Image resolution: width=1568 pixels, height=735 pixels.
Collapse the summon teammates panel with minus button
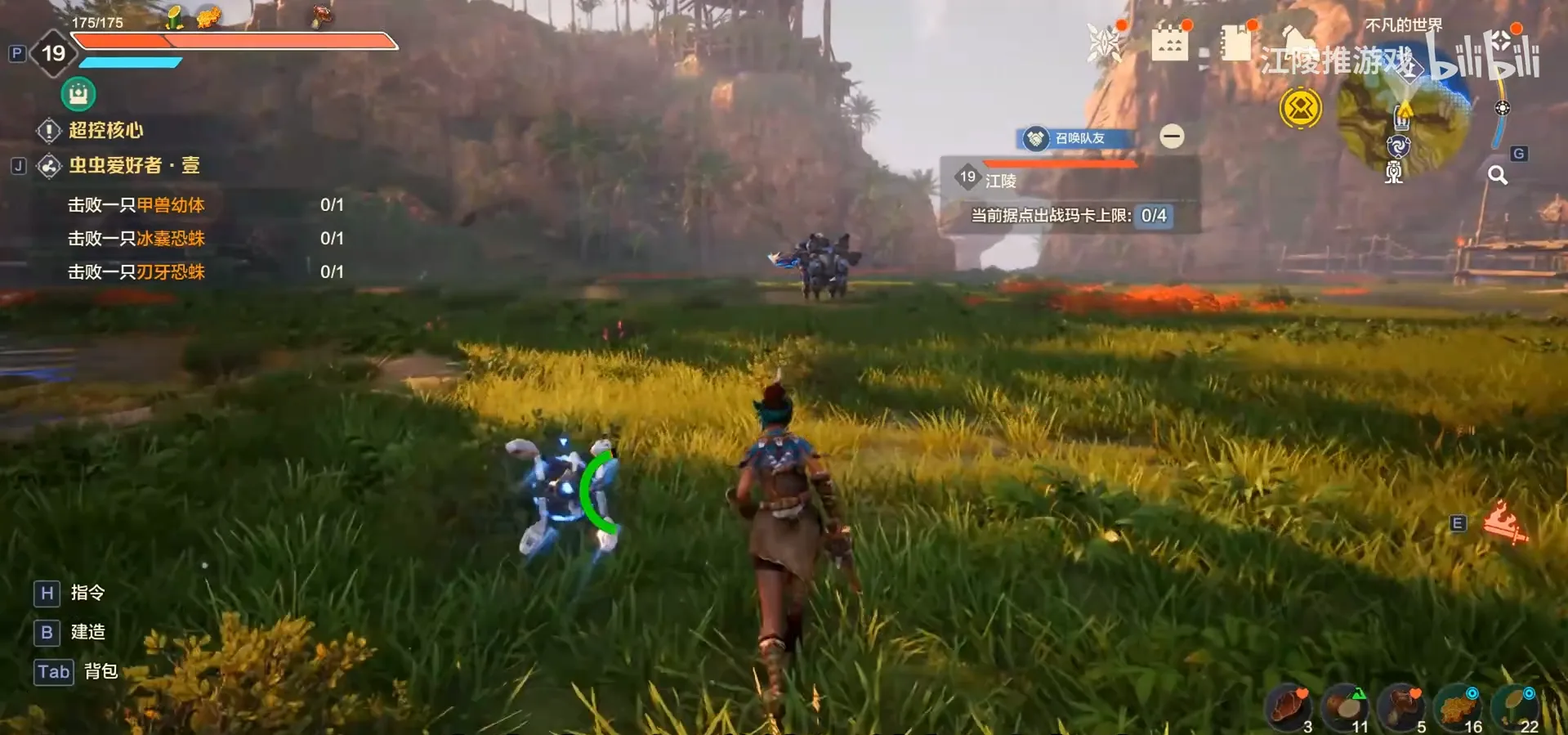pos(1172,137)
